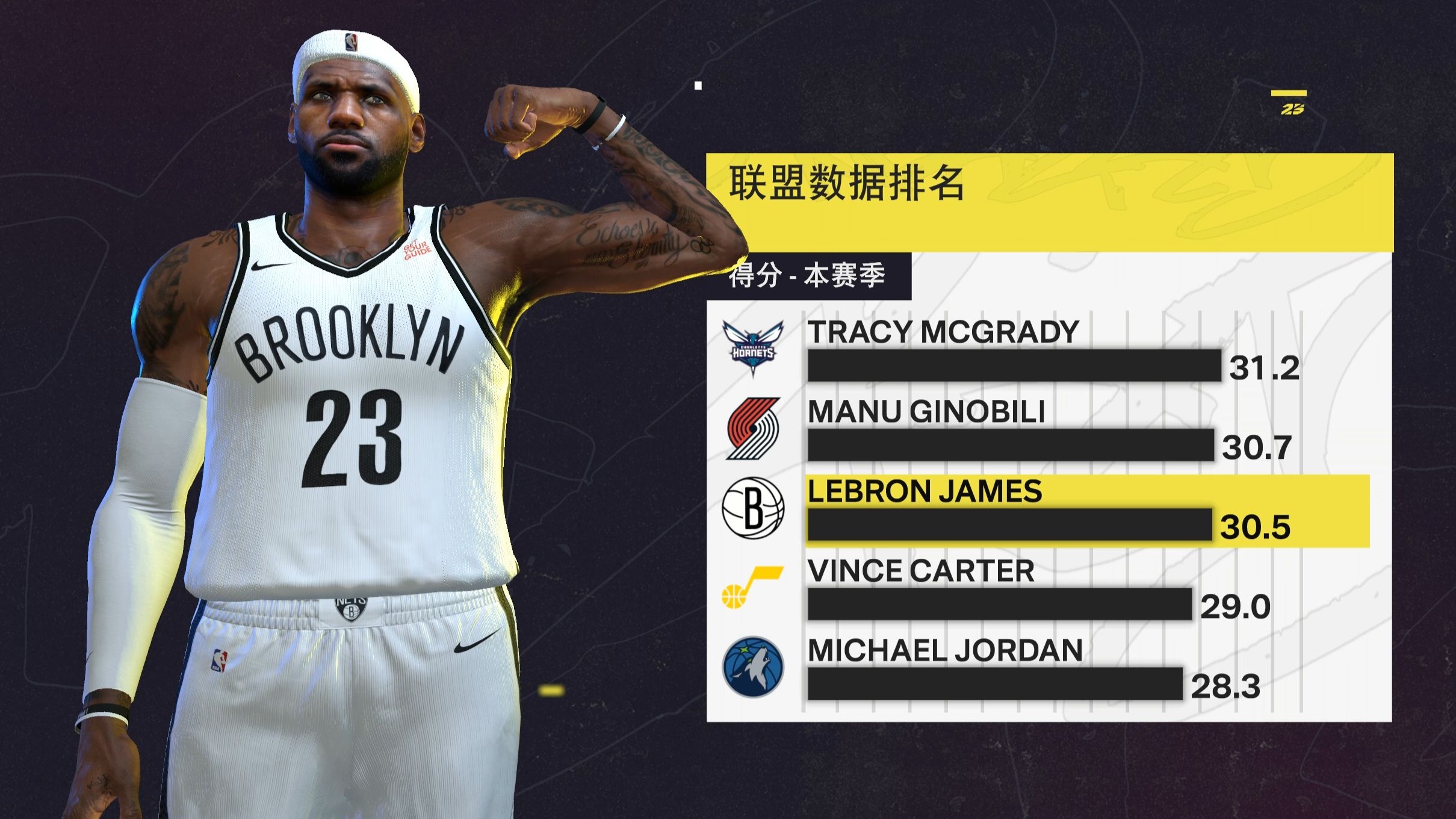1456x819 pixels.
Task: Click the NBA logo on the headband
Action: 351,41
